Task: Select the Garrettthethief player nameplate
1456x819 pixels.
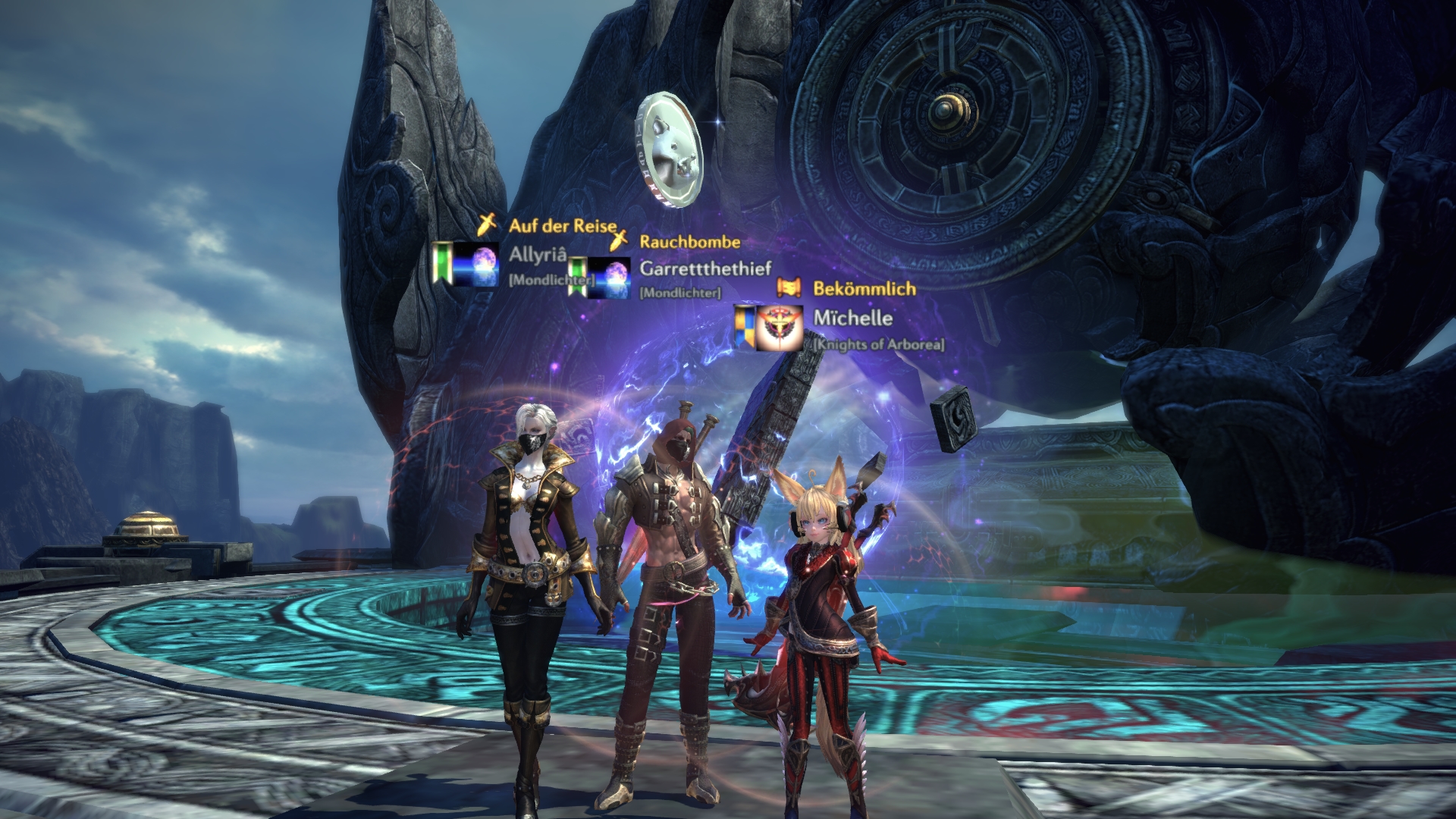Action: point(705,268)
